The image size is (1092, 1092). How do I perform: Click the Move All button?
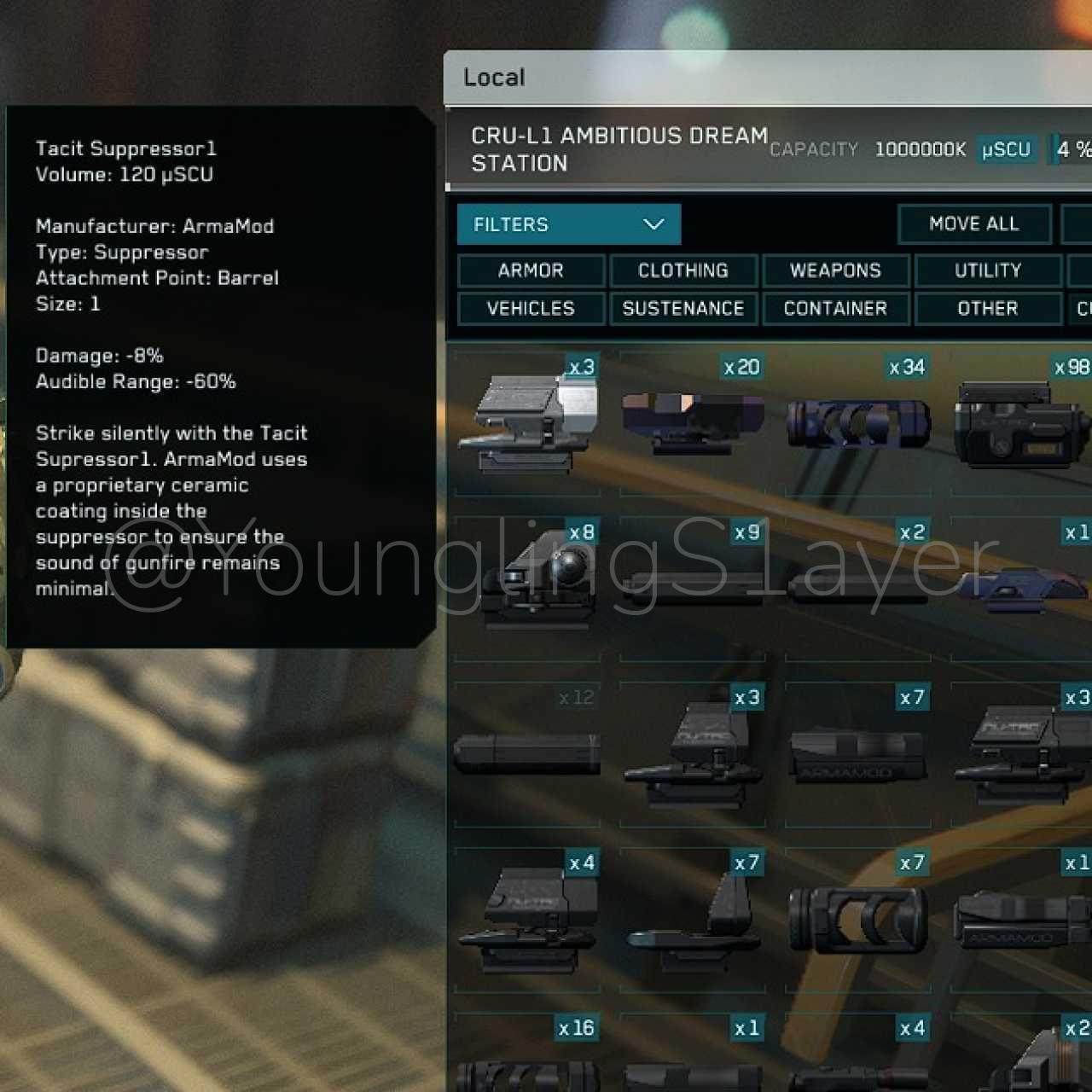tap(973, 224)
